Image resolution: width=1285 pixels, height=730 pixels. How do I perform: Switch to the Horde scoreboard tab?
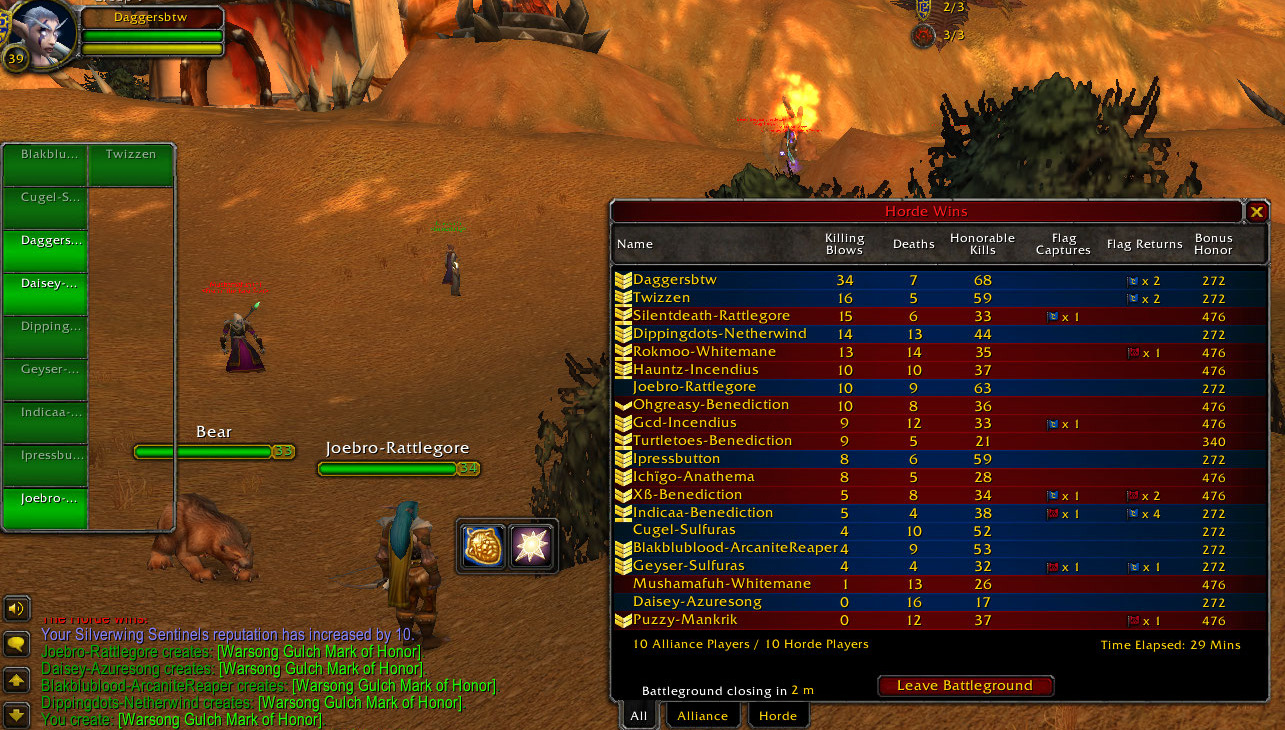pyautogui.click(x=777, y=715)
